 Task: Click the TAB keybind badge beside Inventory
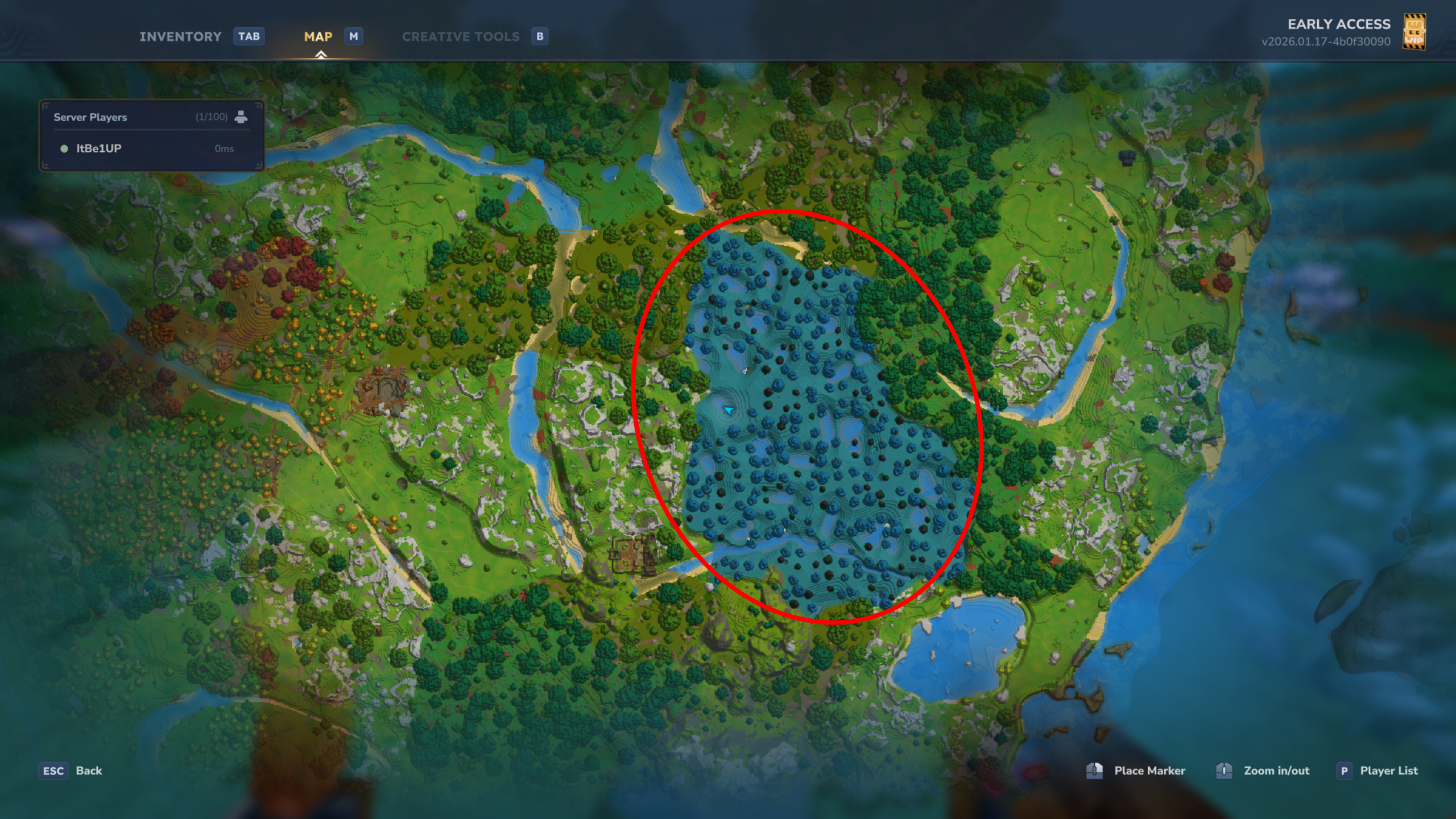tap(249, 36)
